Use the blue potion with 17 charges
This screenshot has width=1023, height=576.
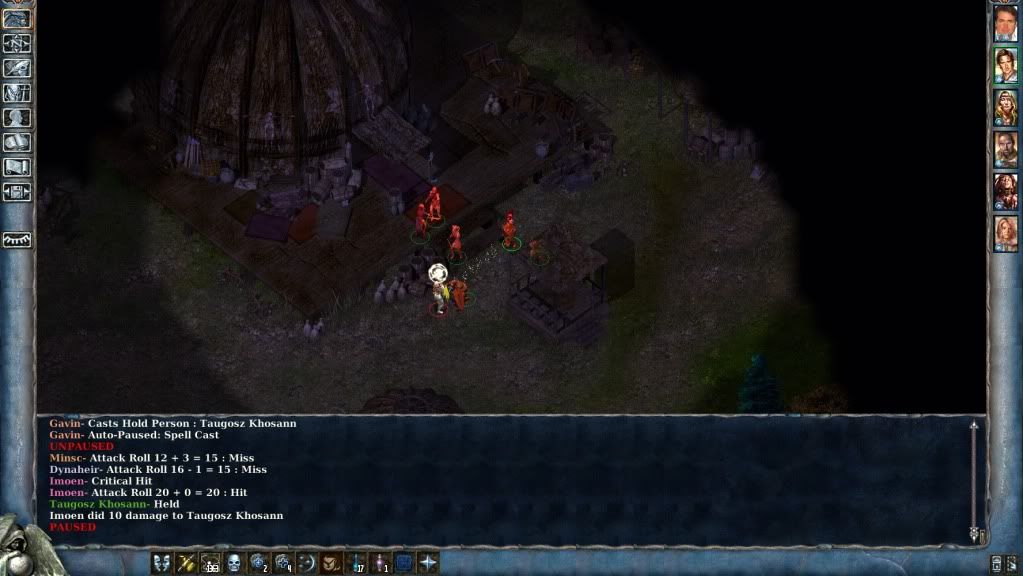coord(355,563)
